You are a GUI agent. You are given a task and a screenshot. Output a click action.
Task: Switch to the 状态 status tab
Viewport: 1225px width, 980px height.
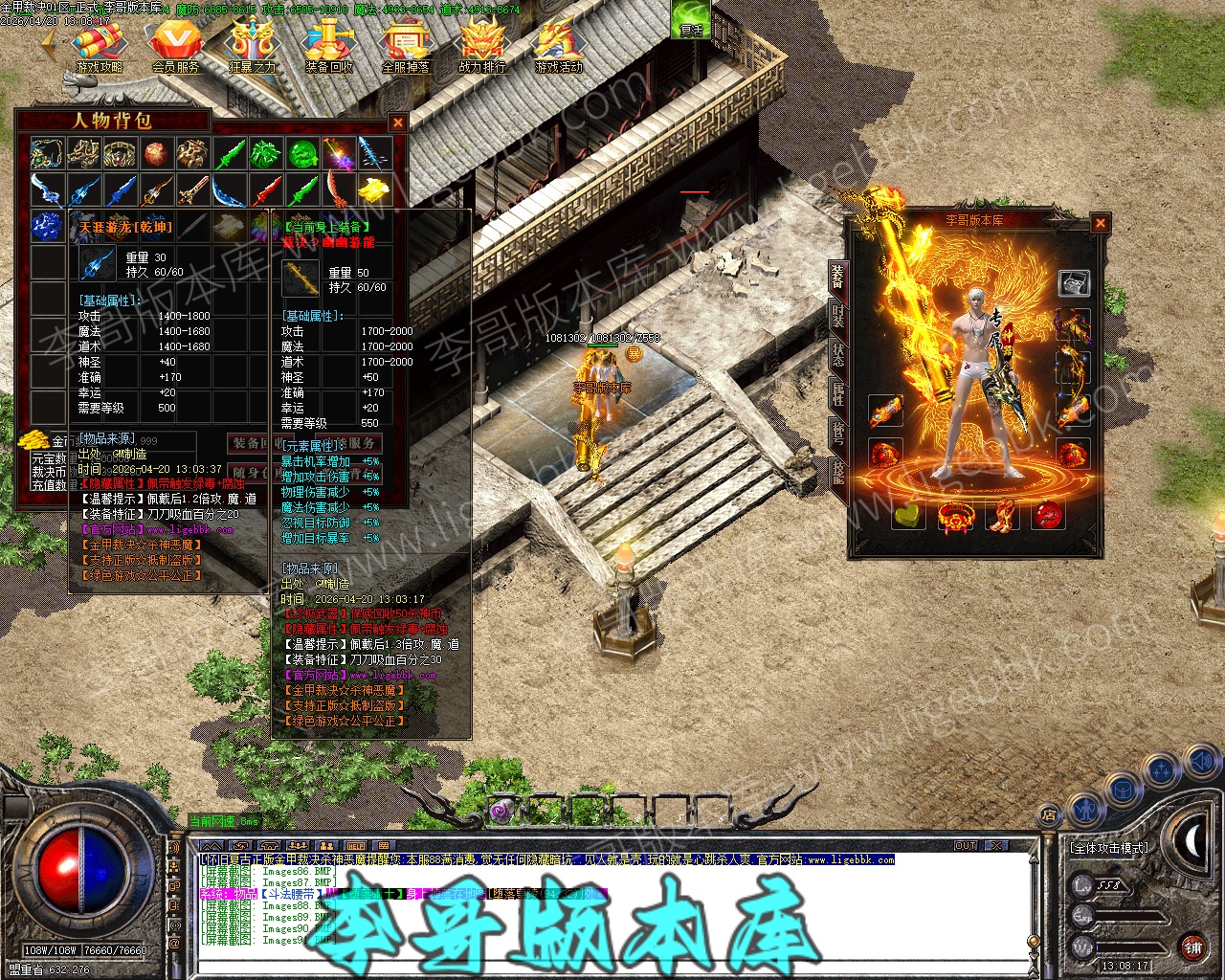[x=837, y=353]
